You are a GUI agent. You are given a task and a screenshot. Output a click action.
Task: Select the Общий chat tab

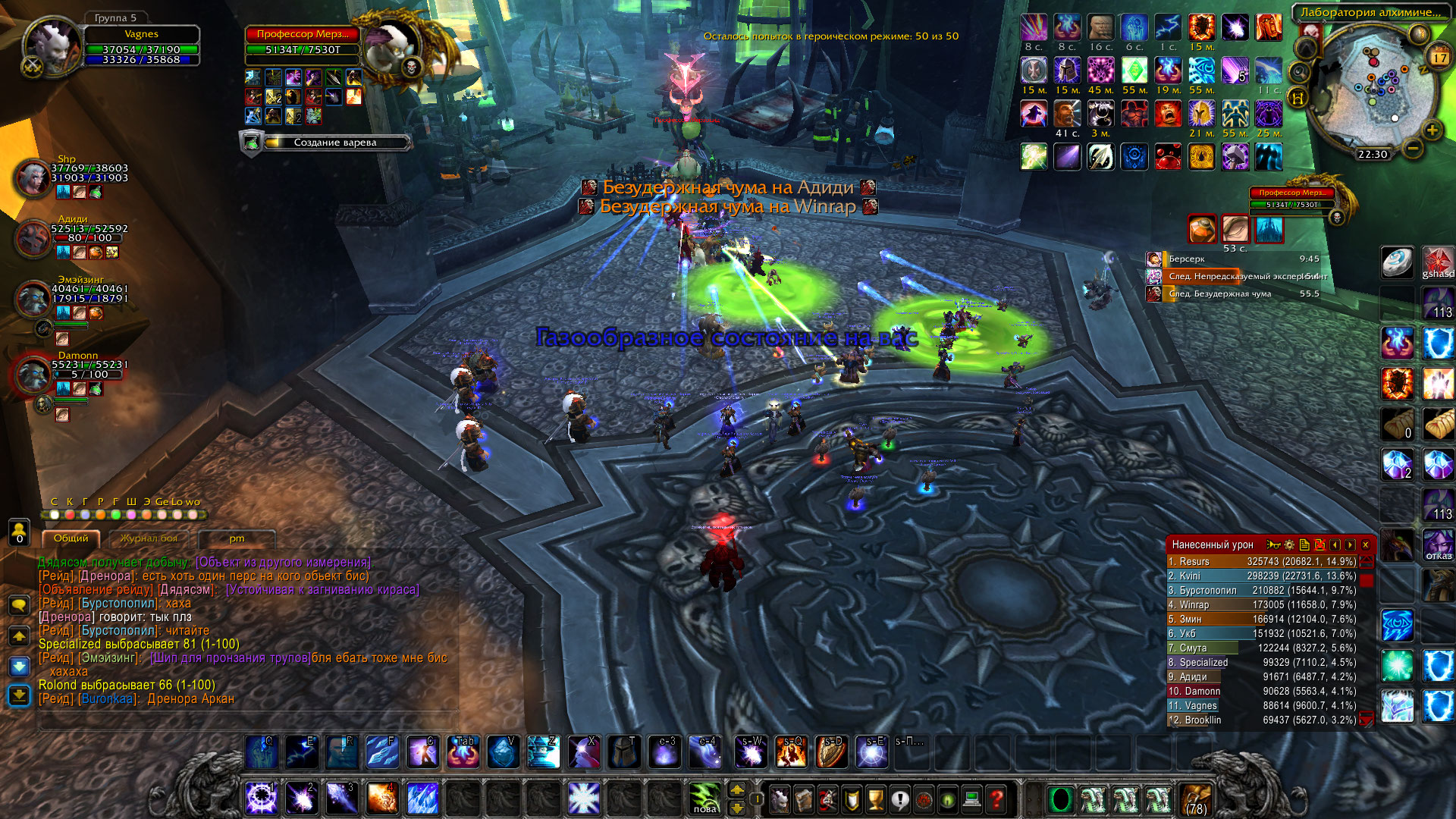point(71,538)
